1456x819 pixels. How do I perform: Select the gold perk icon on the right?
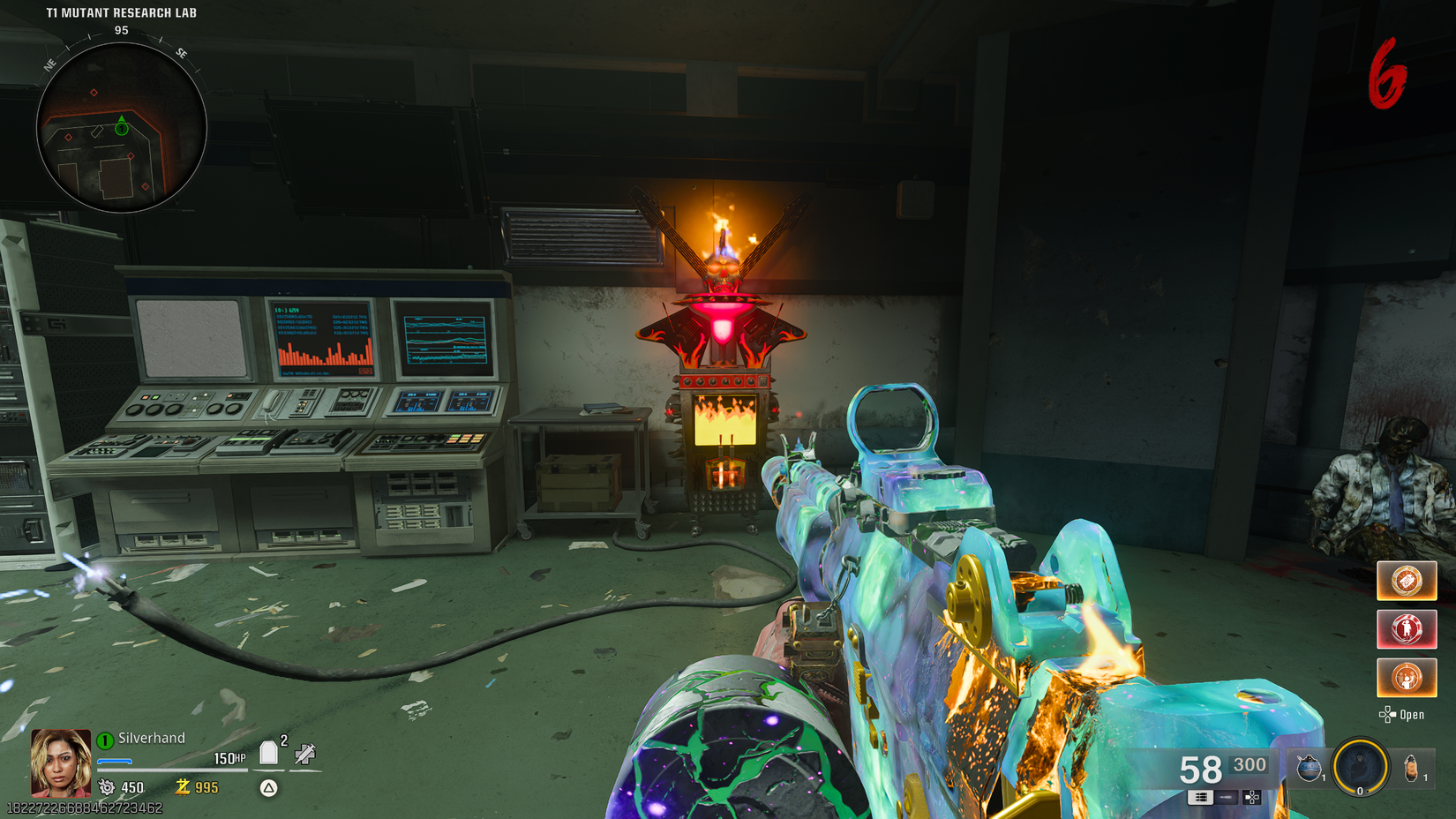pos(1407,581)
